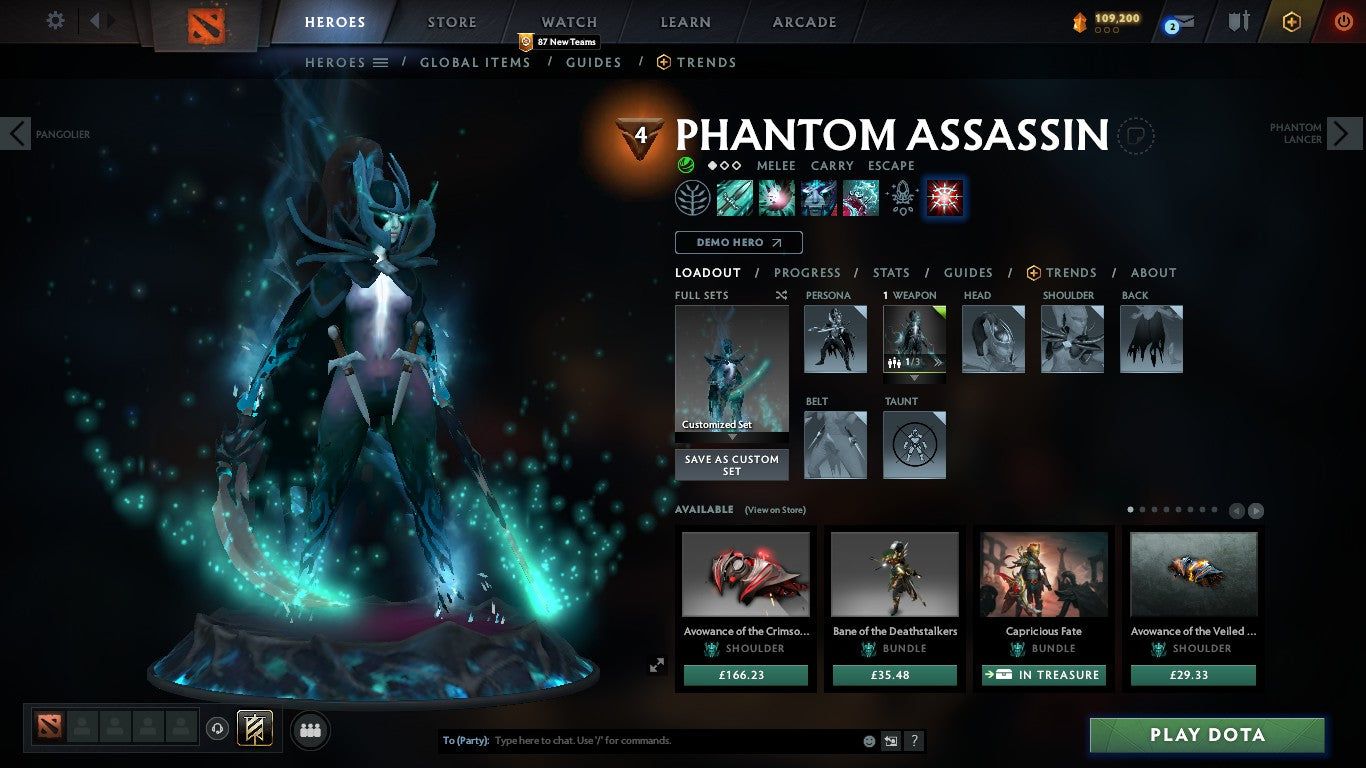Open the GLOBAL ITEMS section

point(475,62)
